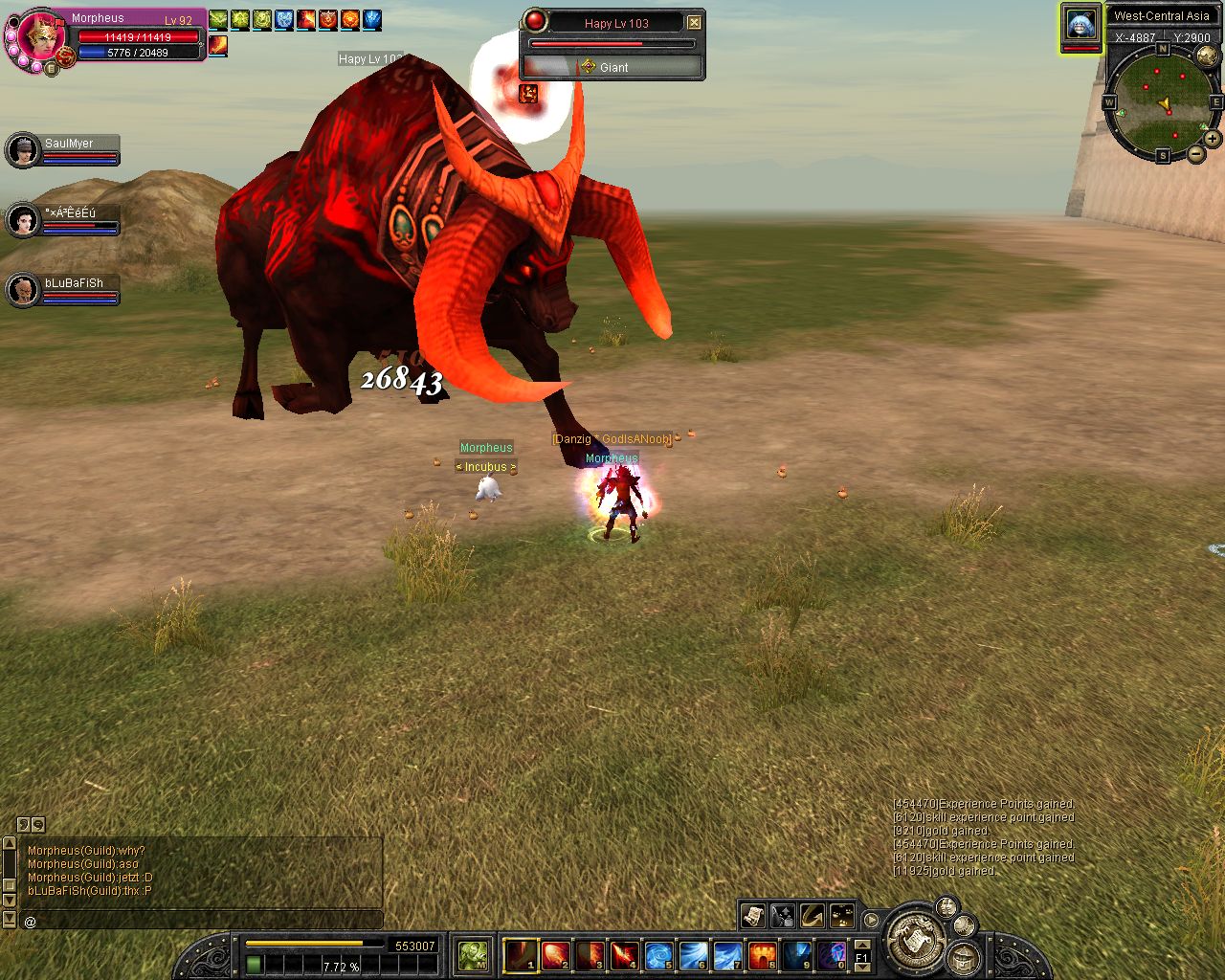Screen dimensions: 1225x980
Task: Use the flame slash skill in slot 4
Action: (624, 955)
